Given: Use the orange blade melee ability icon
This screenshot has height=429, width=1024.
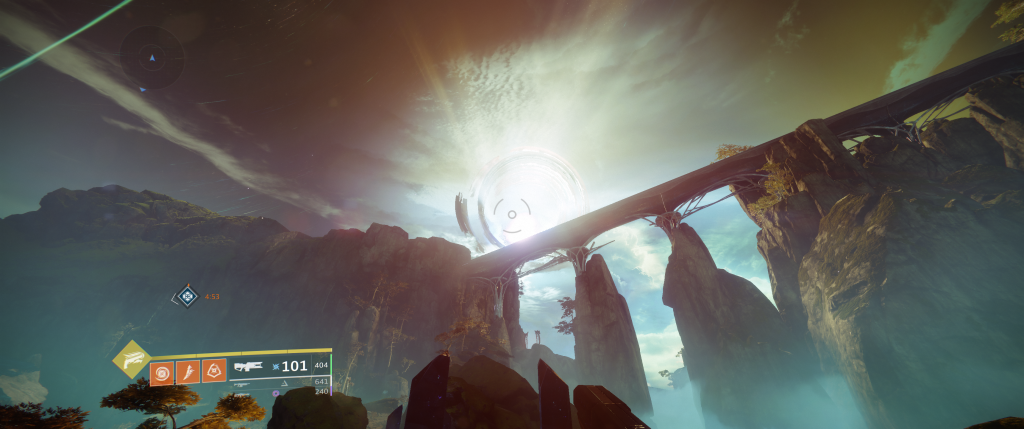Looking at the screenshot, I should pyautogui.click(x=187, y=372).
